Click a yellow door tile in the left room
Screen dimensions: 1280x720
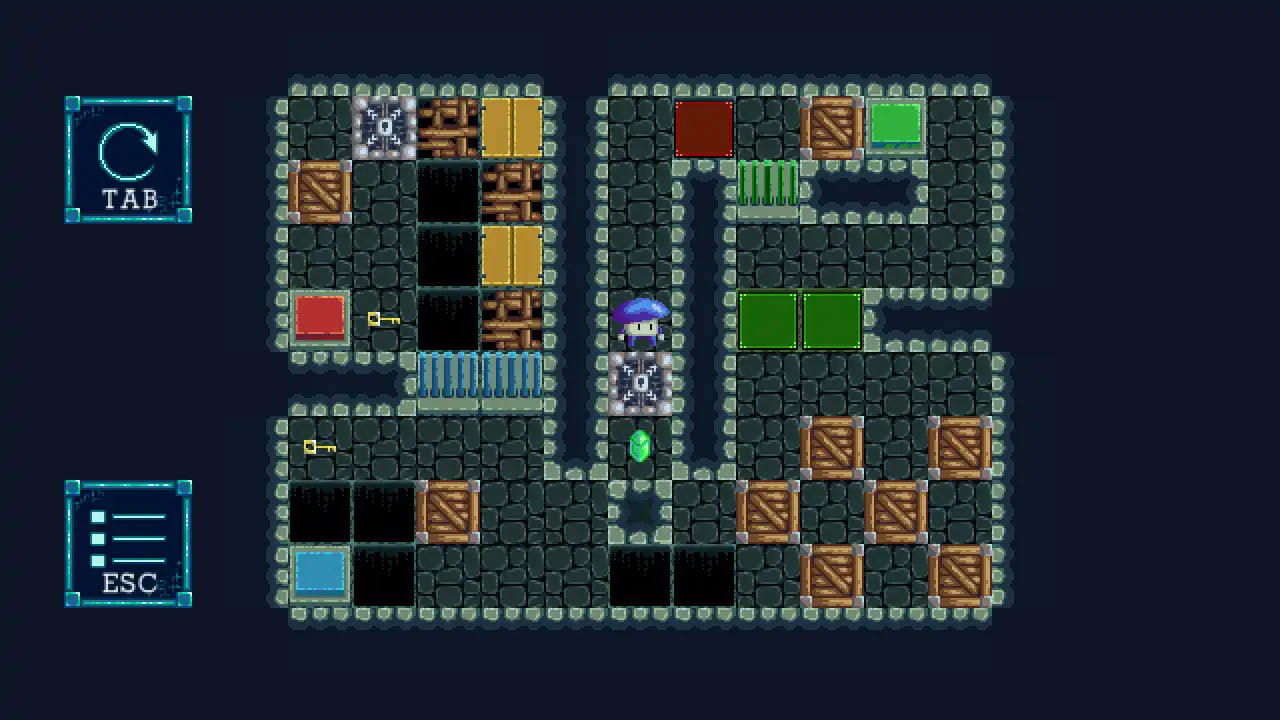(x=513, y=125)
